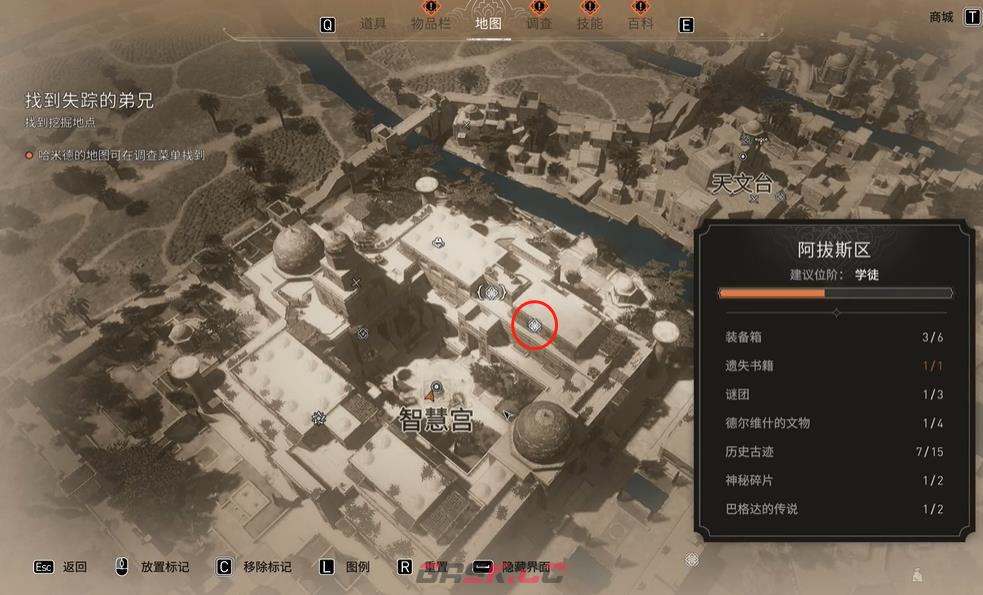Select the 地图 map tab
The image size is (983, 595).
tap(488, 24)
